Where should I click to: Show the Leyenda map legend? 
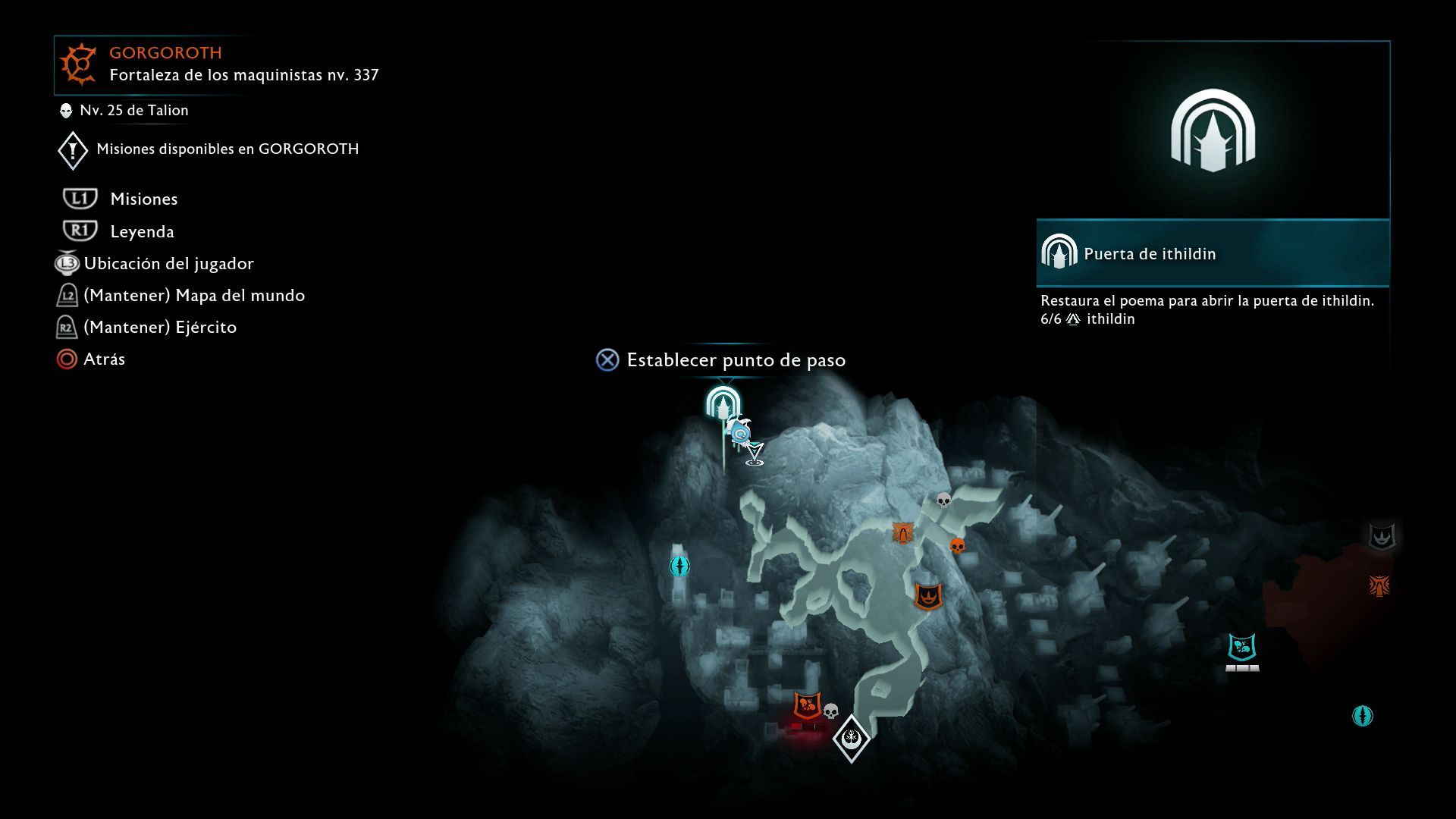tap(142, 231)
